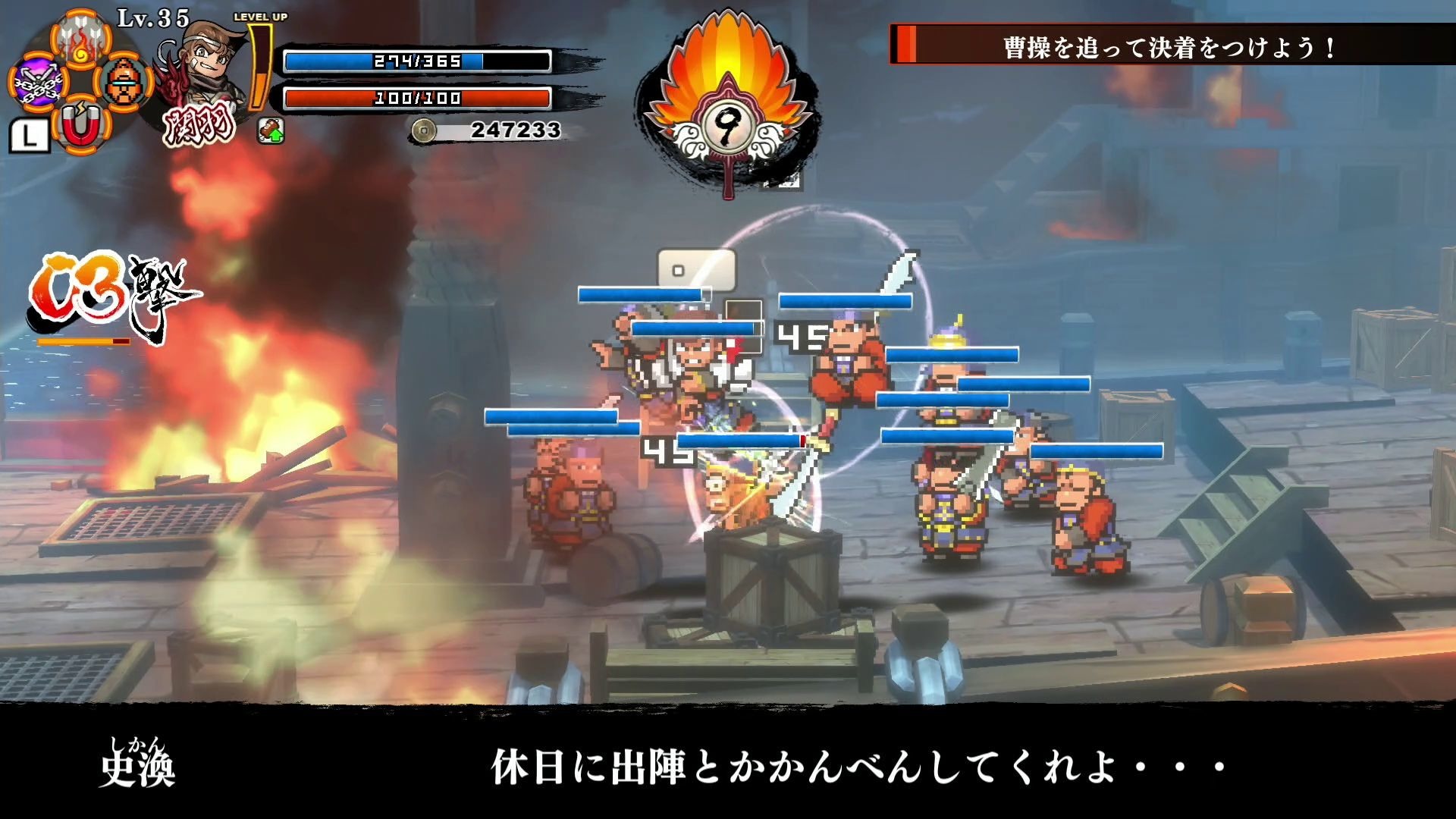This screenshot has height=819, width=1456.
Task: Click the Lv.35 level label
Action: [x=152, y=17]
